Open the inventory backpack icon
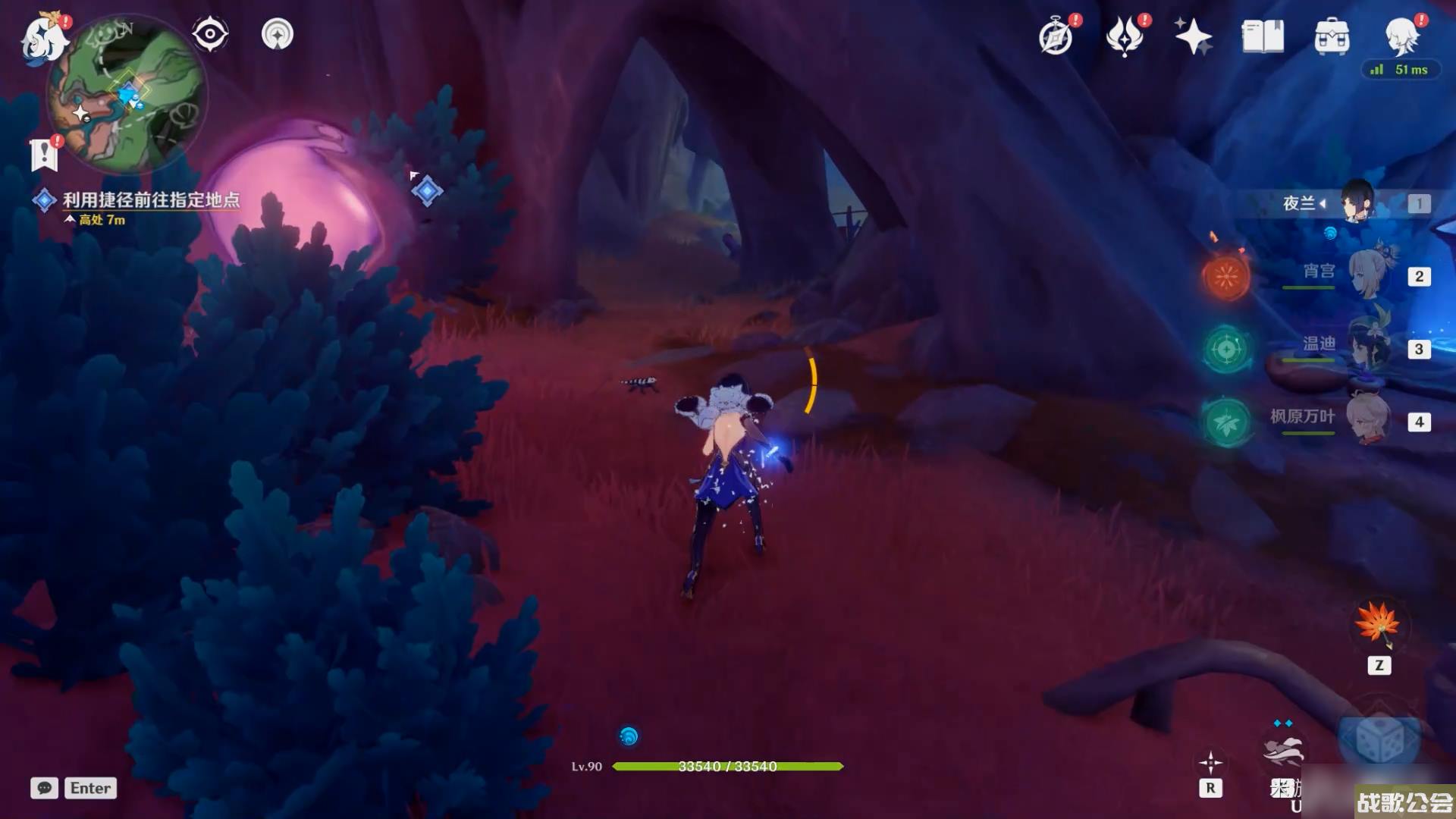 [1332, 36]
